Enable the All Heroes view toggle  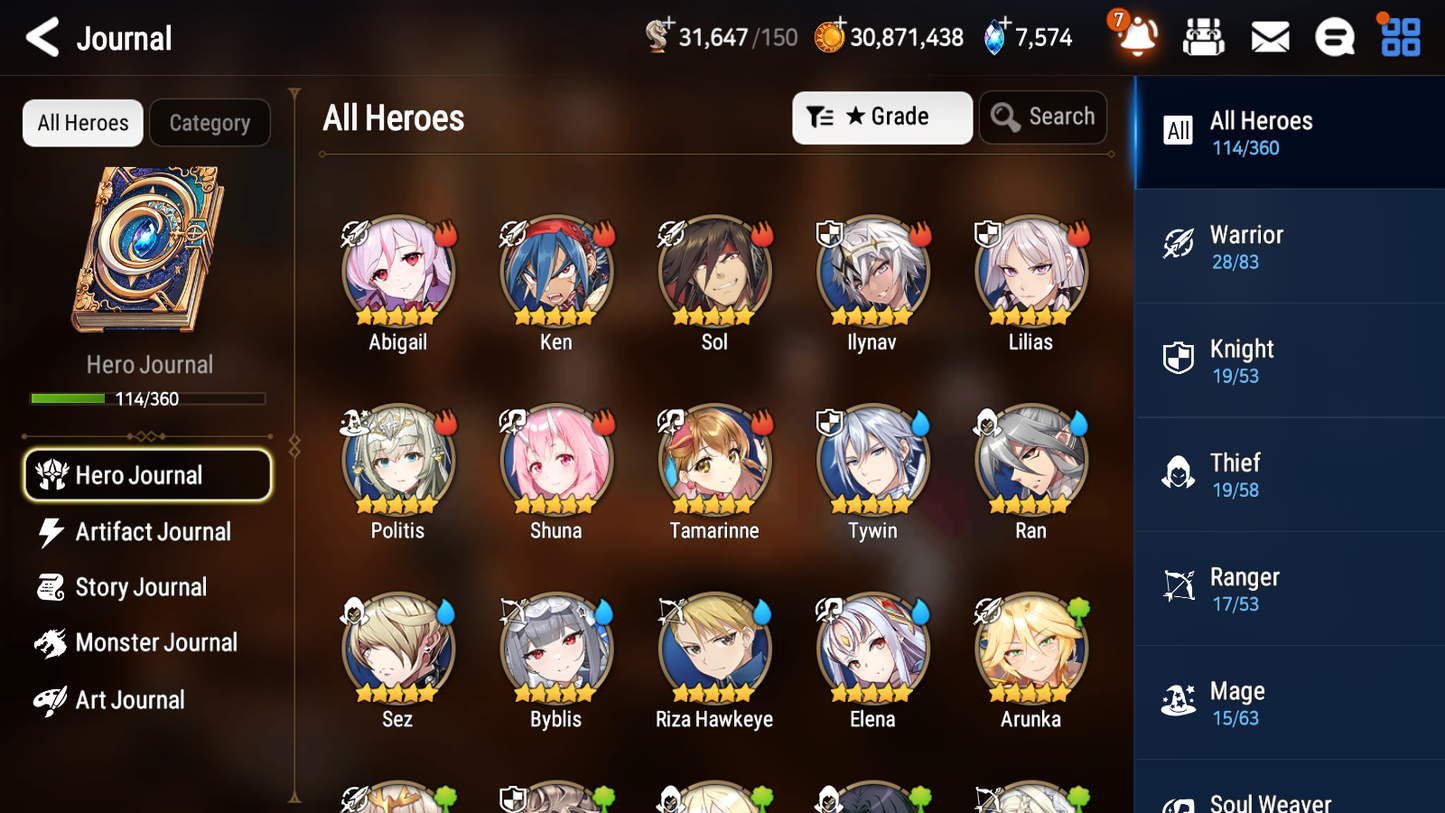82,123
